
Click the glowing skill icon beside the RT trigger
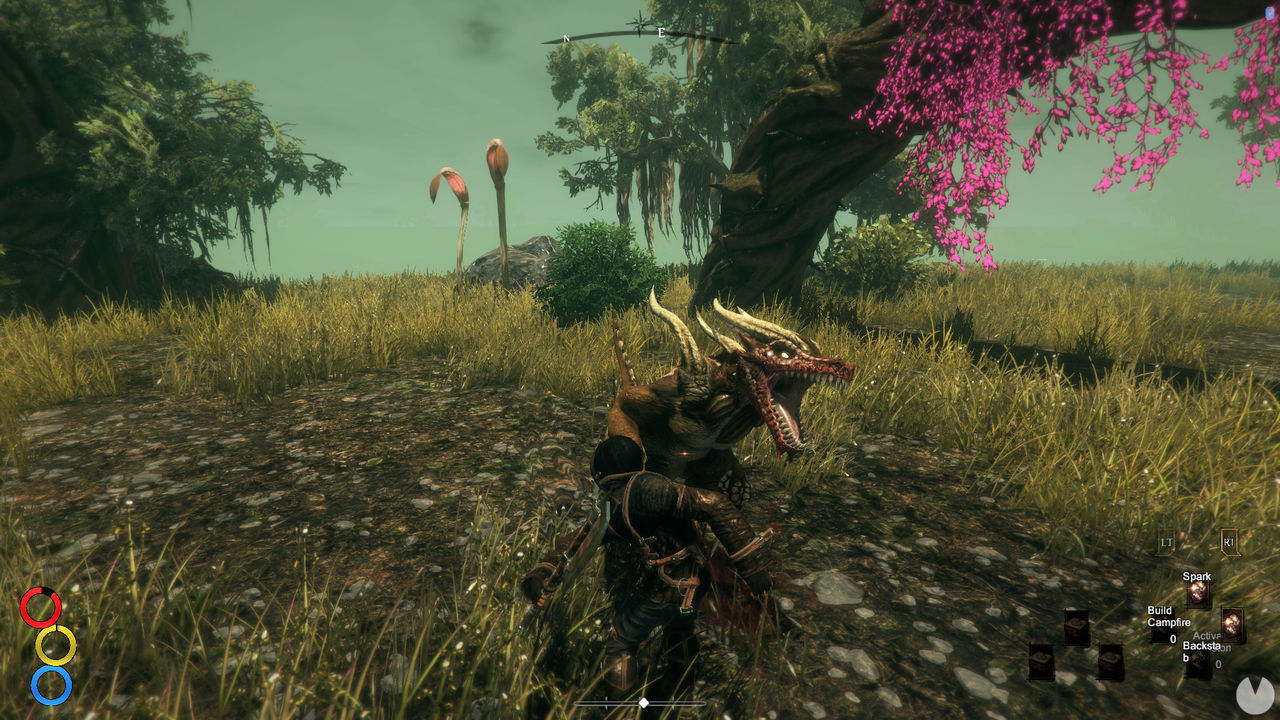(x=1233, y=624)
